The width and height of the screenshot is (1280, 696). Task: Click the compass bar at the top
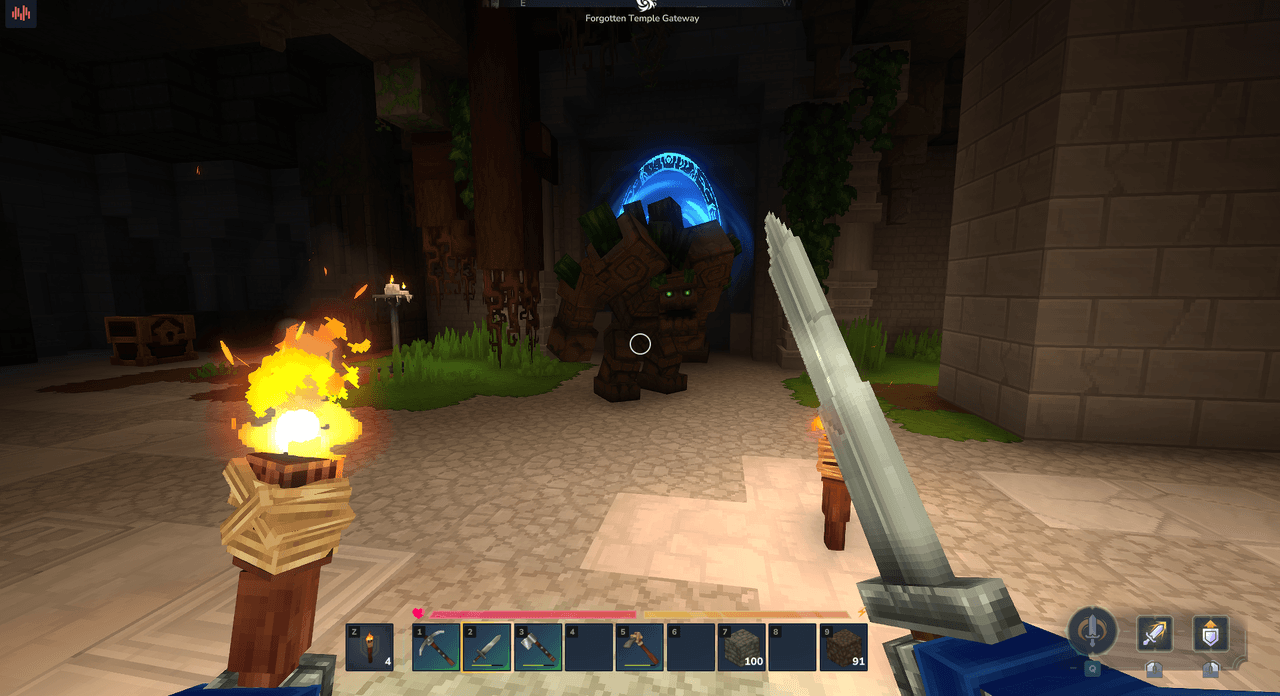[x=641, y=4]
